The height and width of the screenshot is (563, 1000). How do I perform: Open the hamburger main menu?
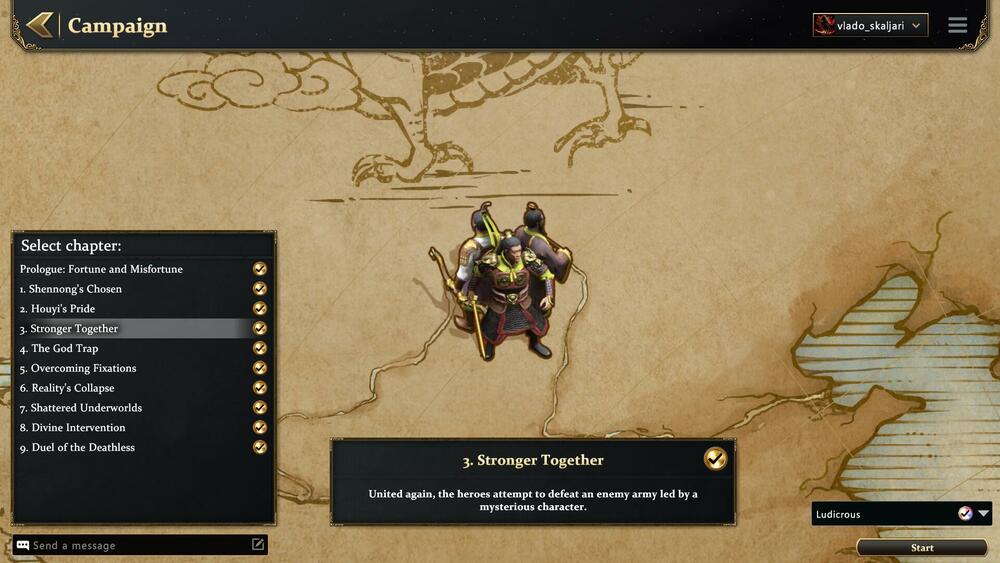[x=958, y=25]
